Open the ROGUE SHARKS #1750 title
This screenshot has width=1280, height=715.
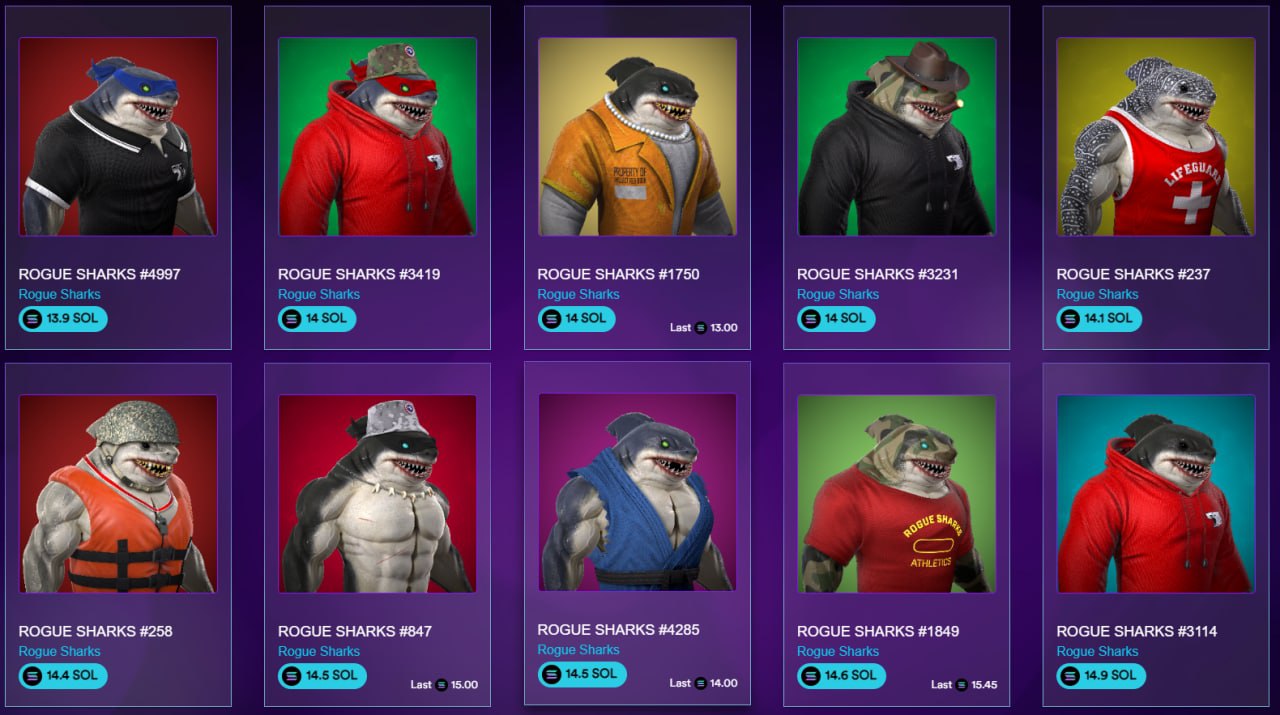pos(618,274)
